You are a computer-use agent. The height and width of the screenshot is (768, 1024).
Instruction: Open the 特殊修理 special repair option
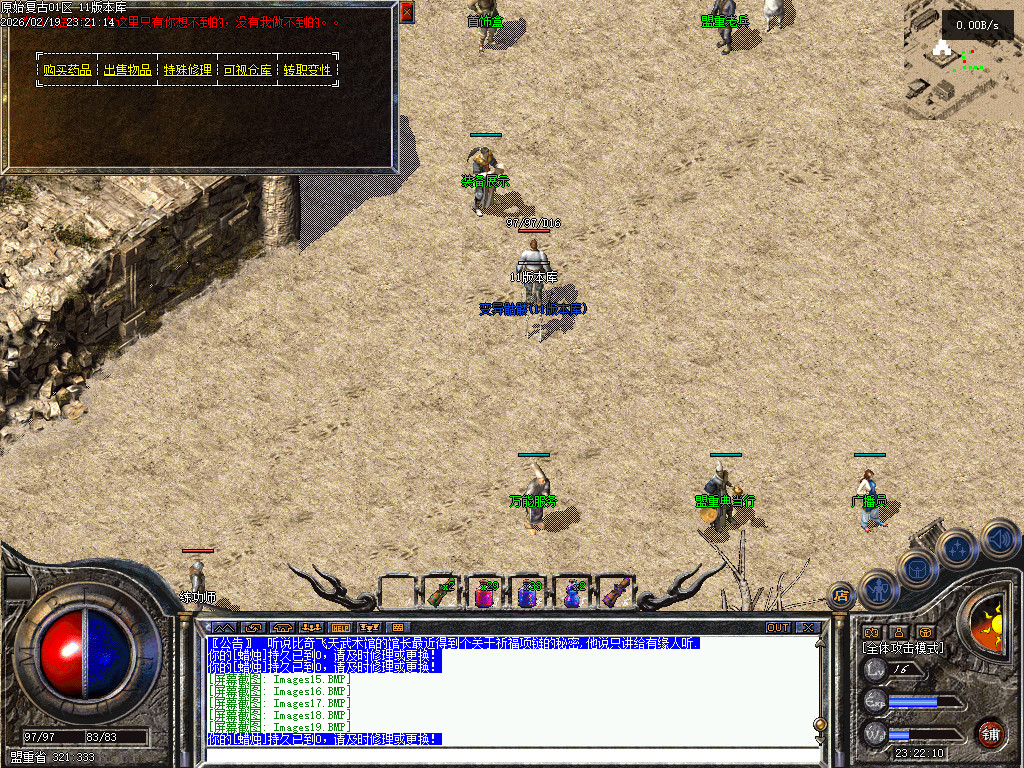click(187, 70)
